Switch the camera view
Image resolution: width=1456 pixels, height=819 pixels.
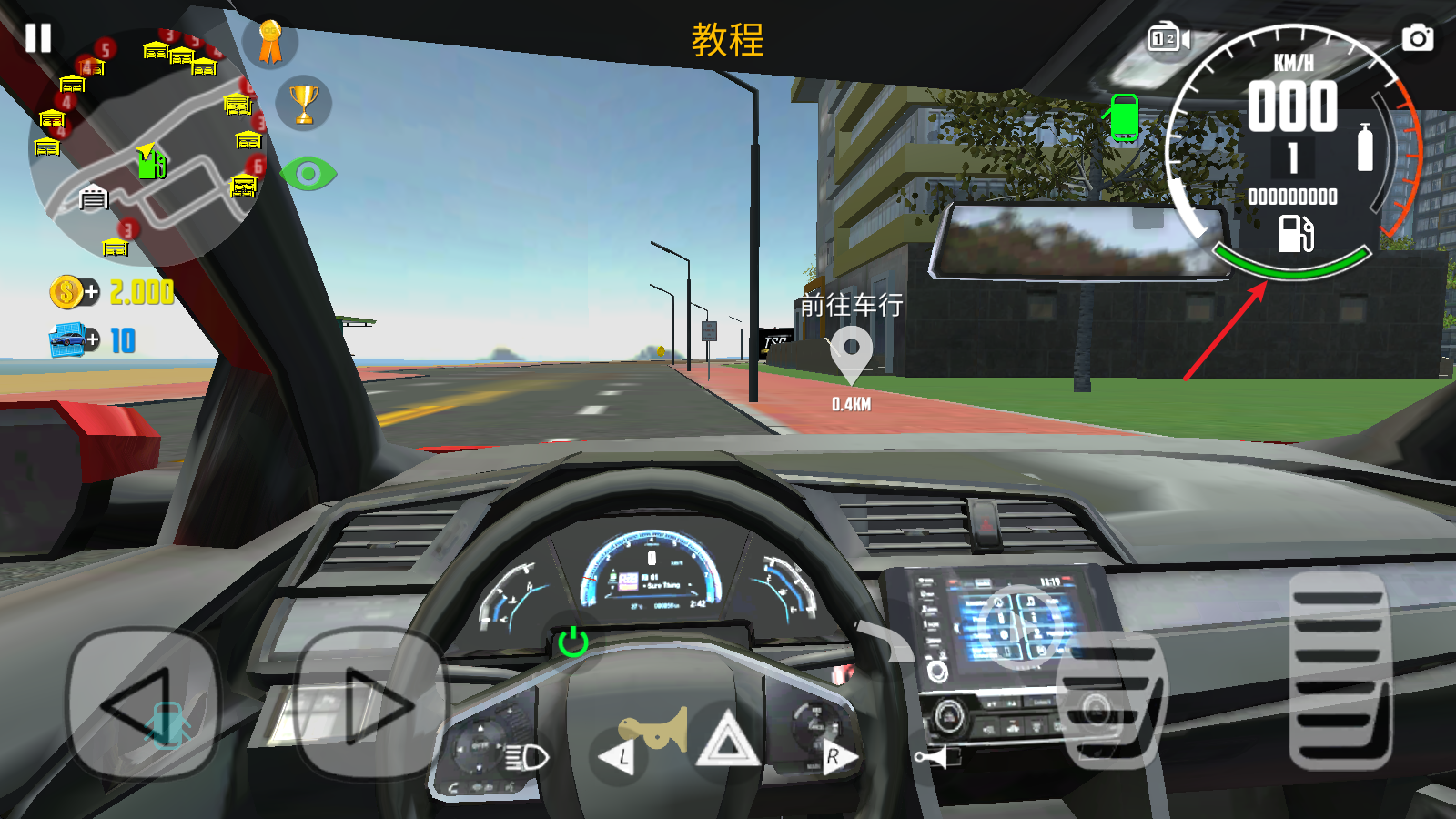1168,39
